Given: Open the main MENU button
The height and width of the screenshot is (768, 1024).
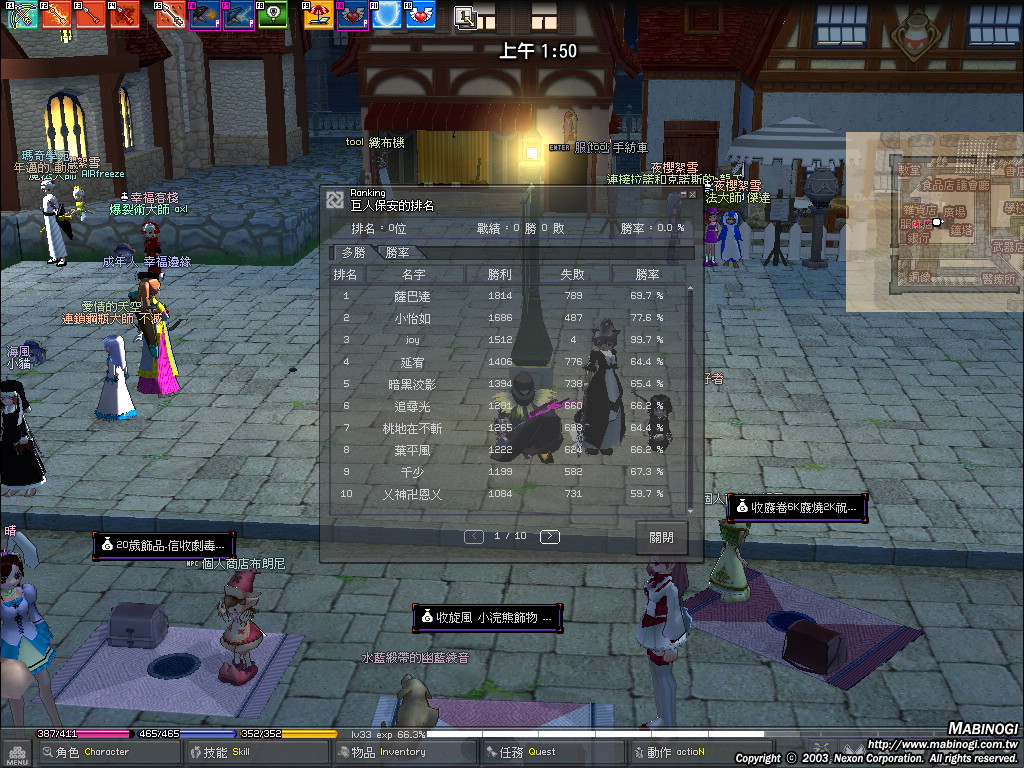Looking at the screenshot, I should click(x=16, y=752).
